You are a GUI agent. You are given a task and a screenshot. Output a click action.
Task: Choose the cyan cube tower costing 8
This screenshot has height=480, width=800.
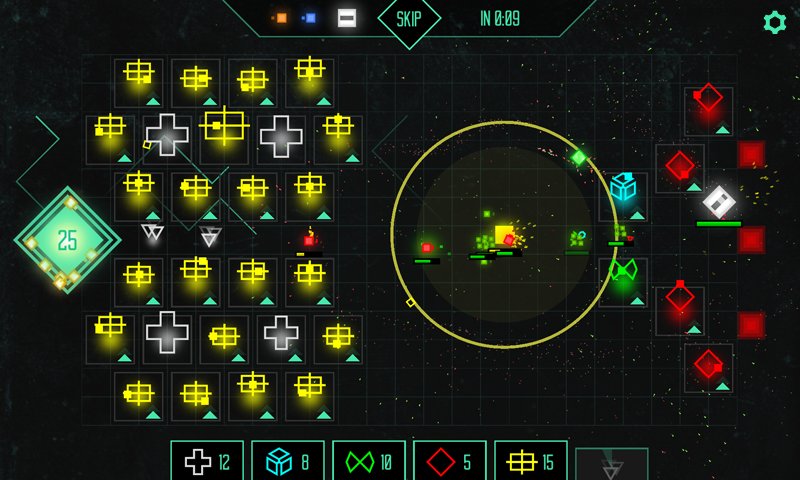[288, 461]
